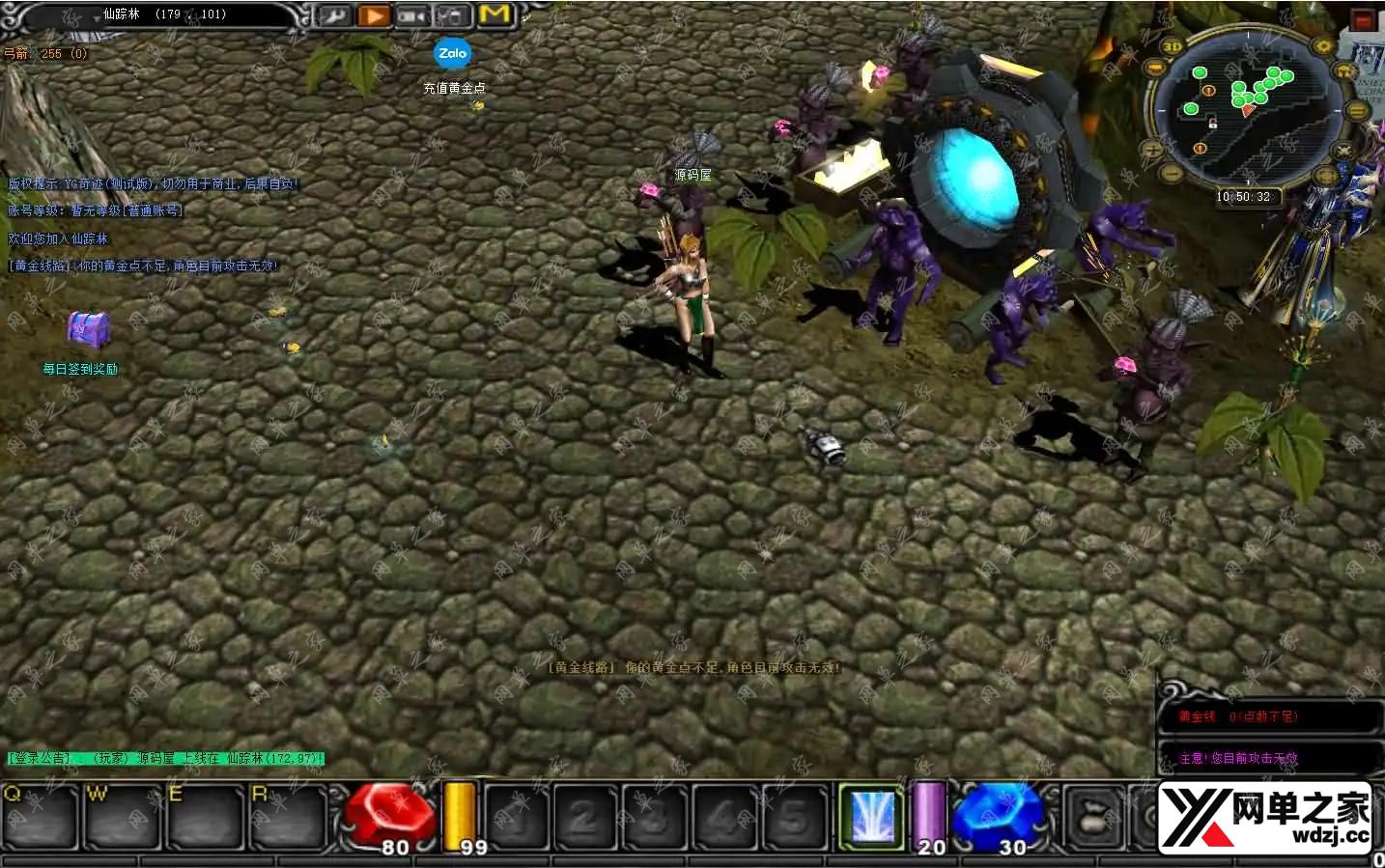This screenshot has height=868, width=1385.
Task: Open the wrench settings button
Action: click(334, 15)
